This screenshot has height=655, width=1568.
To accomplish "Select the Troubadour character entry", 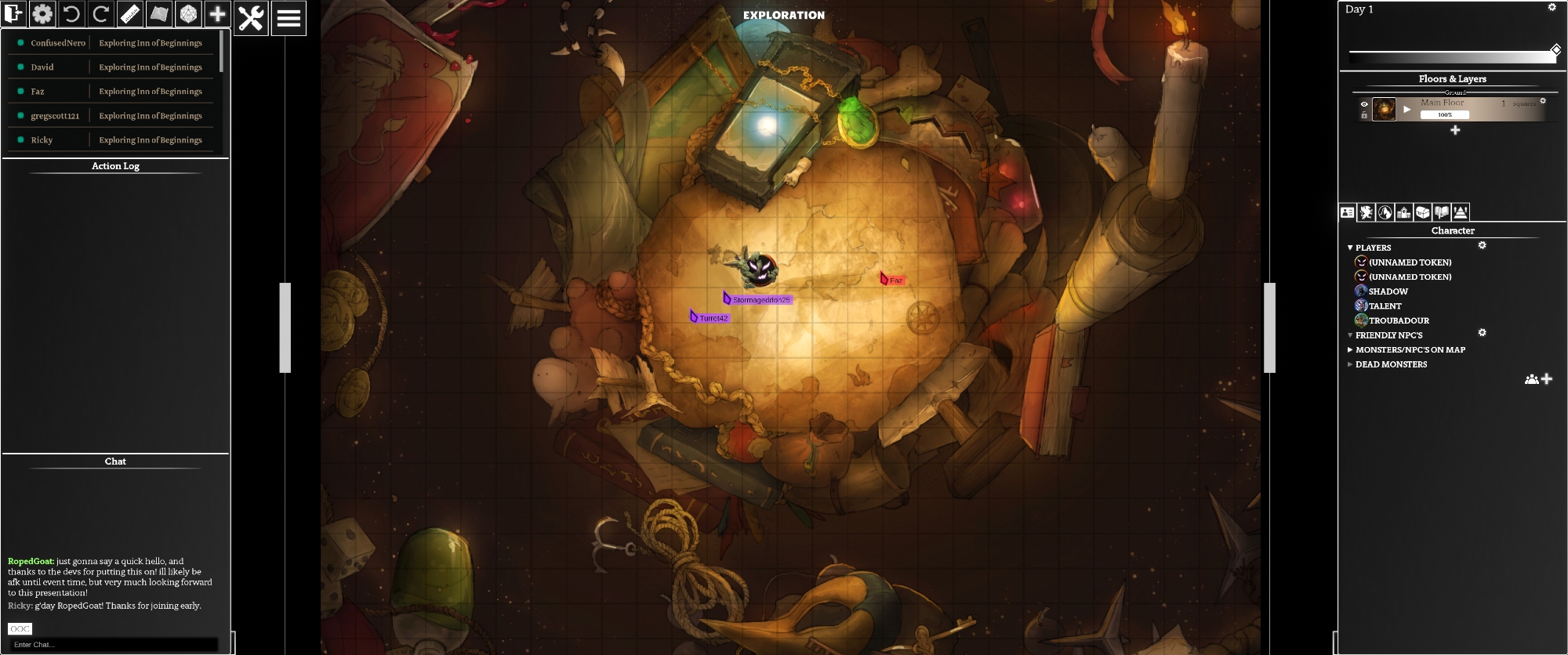I will click(1399, 320).
